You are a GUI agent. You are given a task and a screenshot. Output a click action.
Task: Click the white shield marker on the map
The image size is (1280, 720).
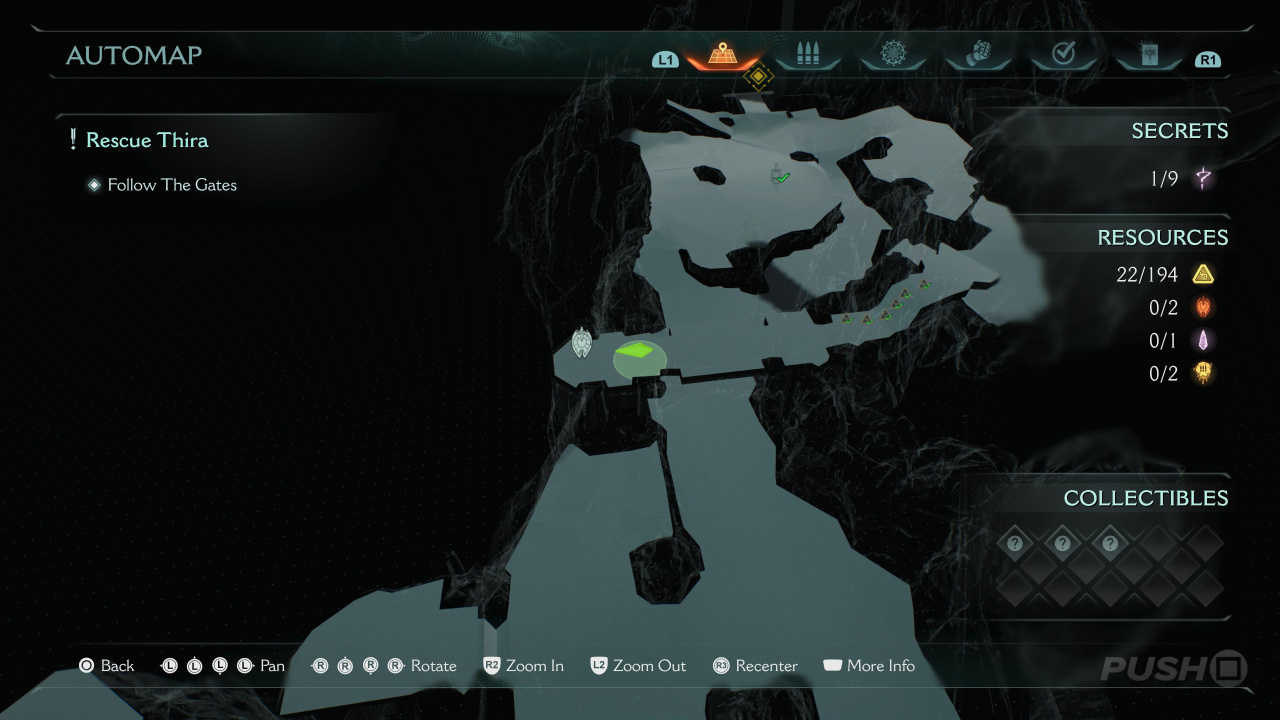pos(581,343)
